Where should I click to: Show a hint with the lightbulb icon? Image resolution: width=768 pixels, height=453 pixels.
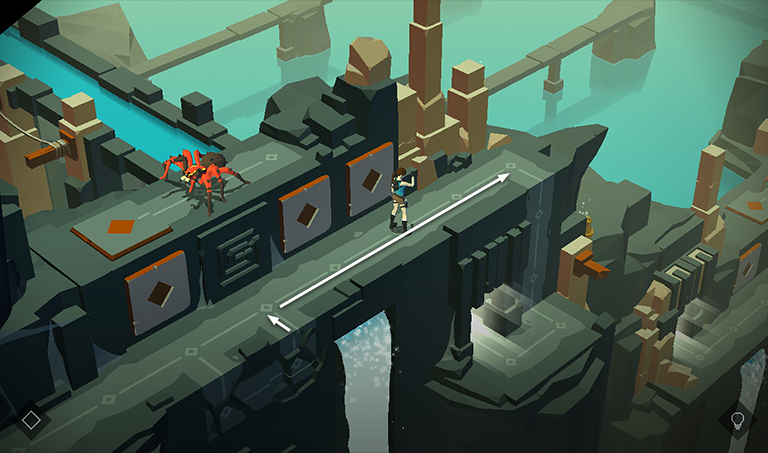click(738, 420)
